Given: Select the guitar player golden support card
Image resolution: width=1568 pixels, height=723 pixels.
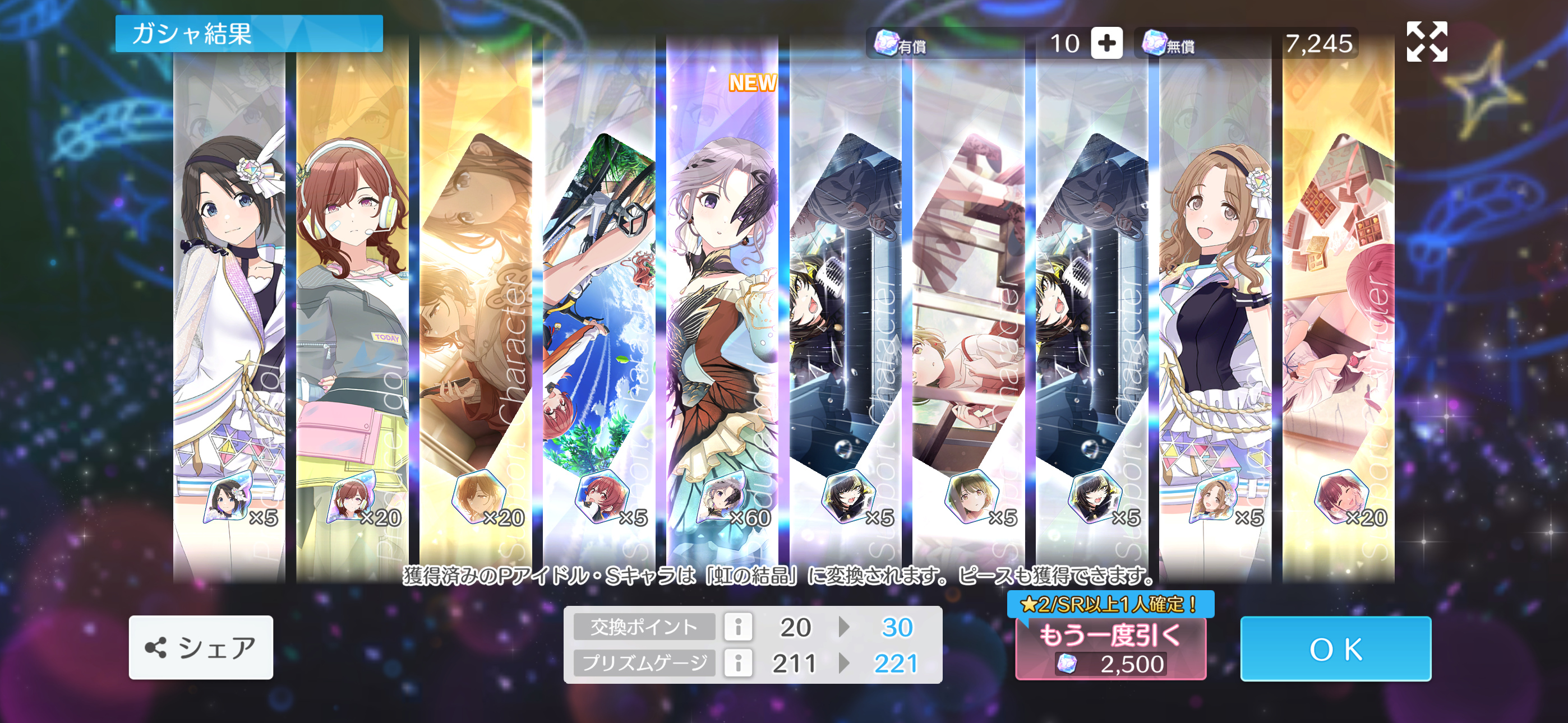Looking at the screenshot, I should click(x=476, y=304).
